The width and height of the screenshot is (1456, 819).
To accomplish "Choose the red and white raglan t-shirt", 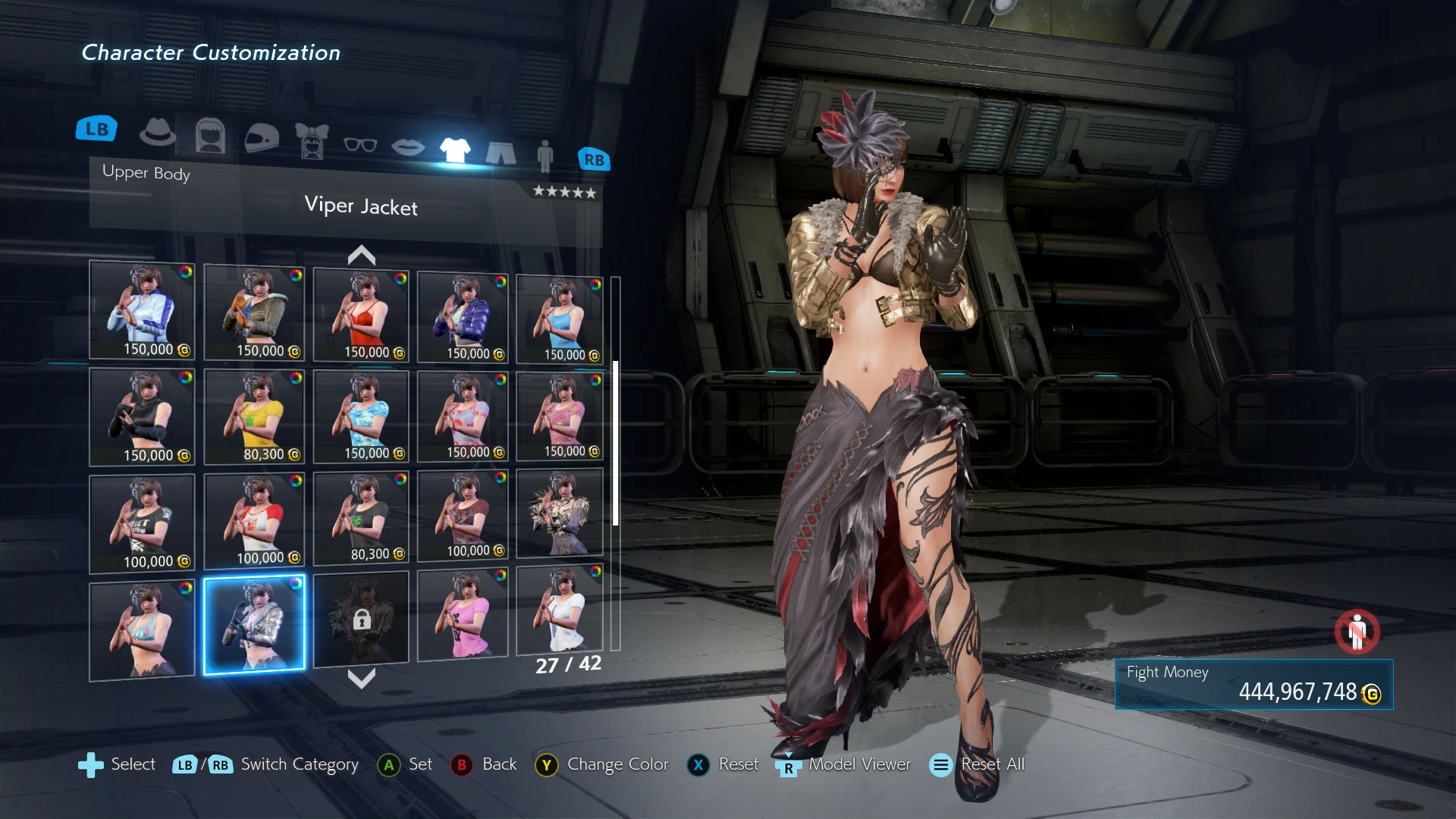I will pos(254,521).
